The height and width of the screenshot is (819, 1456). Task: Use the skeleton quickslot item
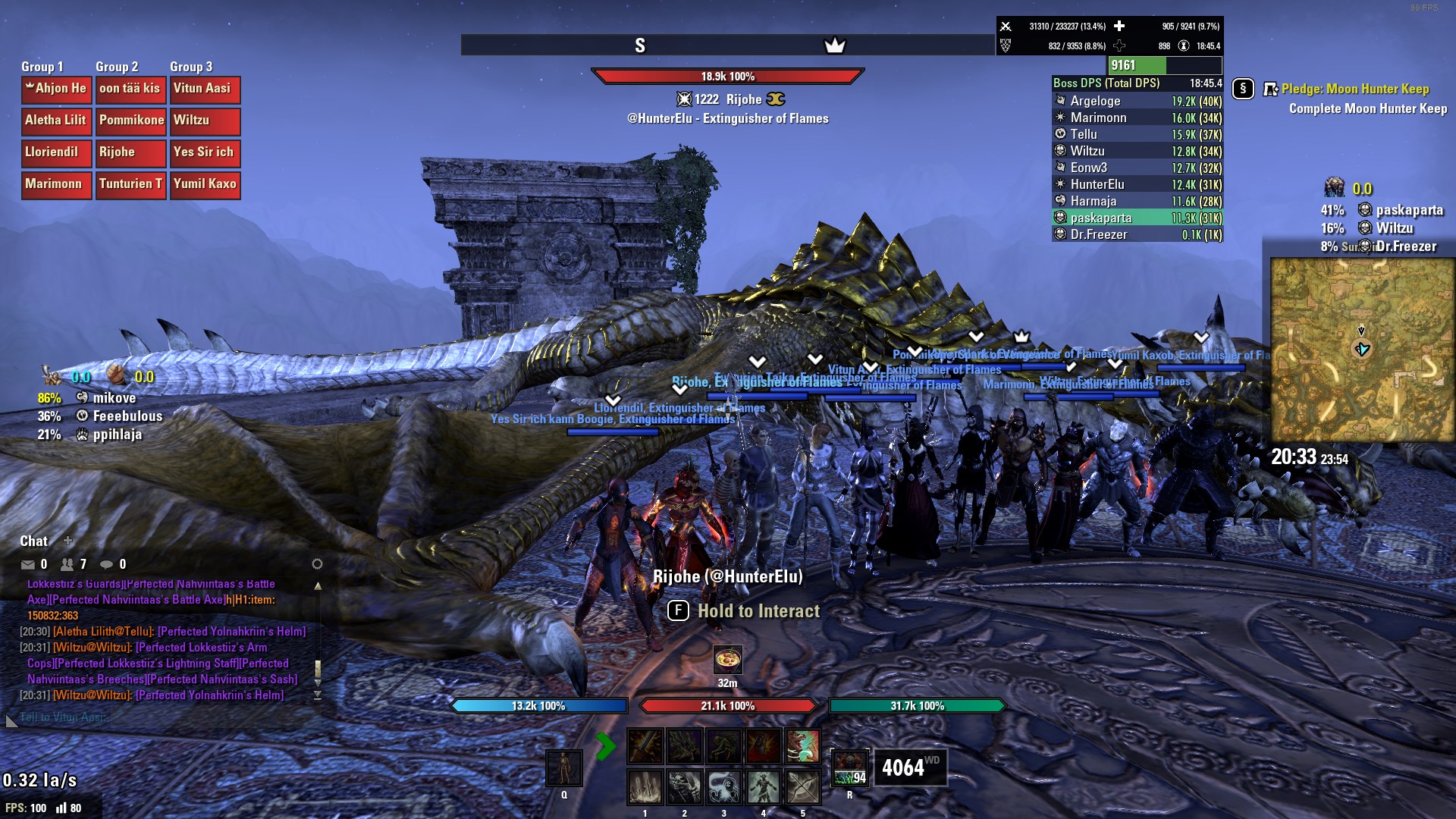[564, 768]
